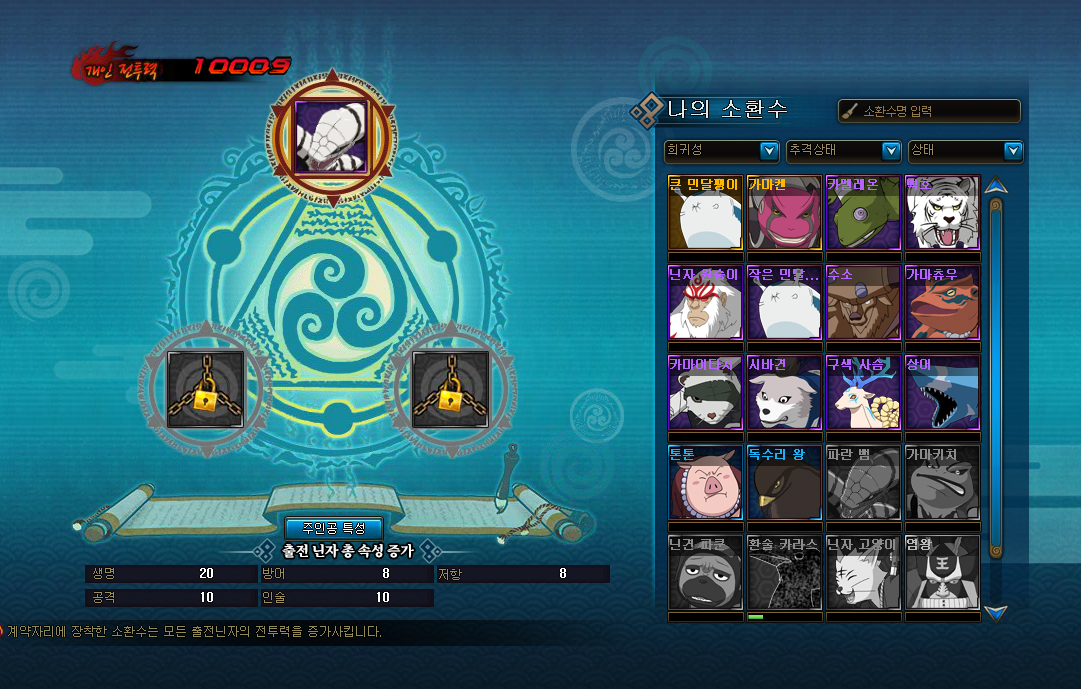The image size is (1081, 689).
Task: Select the pig 톤톤 summon
Action: click(x=705, y=482)
